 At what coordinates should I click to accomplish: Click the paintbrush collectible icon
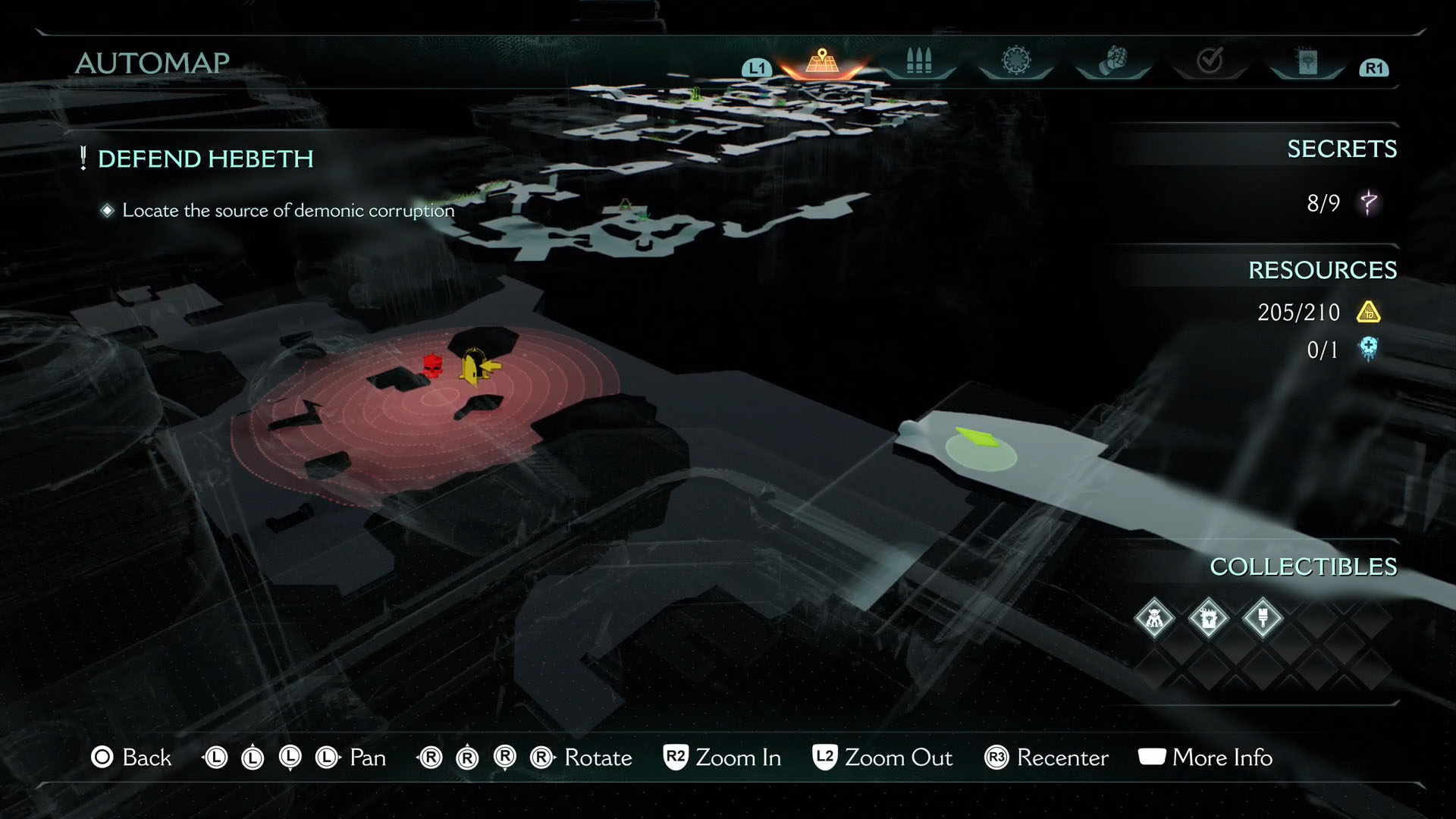[x=1263, y=619]
